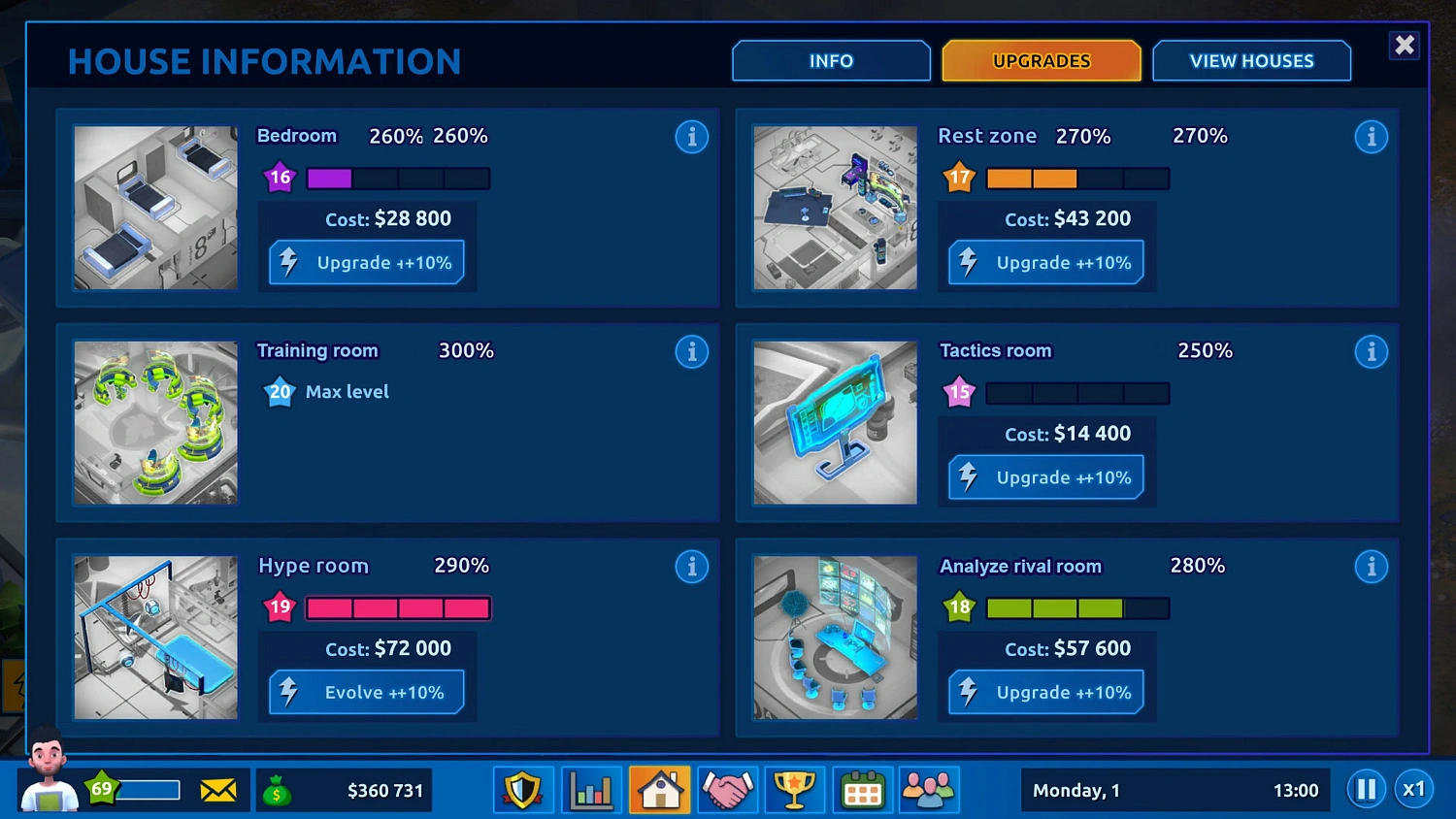Change game speed from x1
The height and width of the screenshot is (819, 1456).
pyautogui.click(x=1414, y=789)
